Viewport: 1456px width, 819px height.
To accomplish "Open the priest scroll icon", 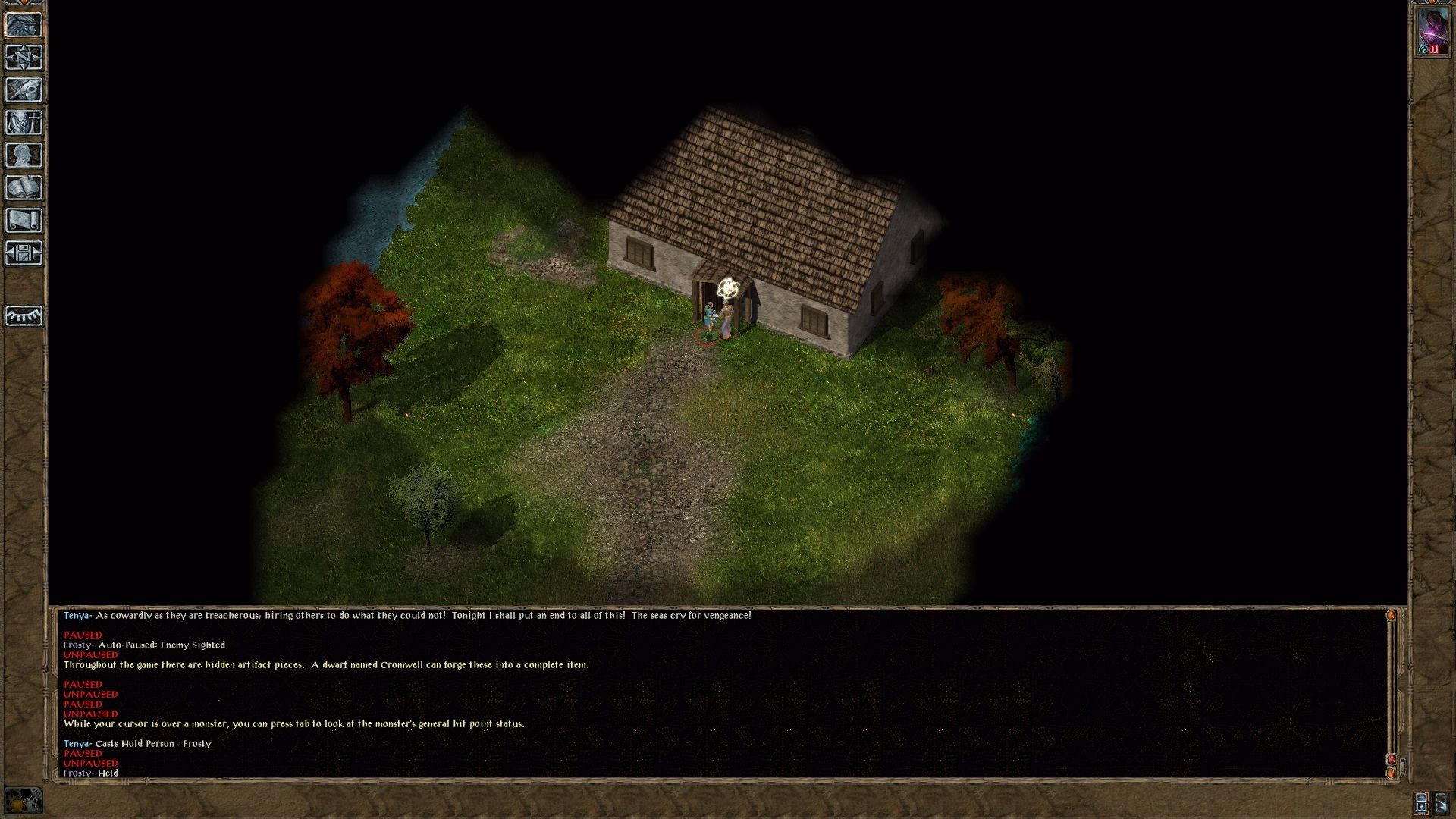I will (x=24, y=221).
